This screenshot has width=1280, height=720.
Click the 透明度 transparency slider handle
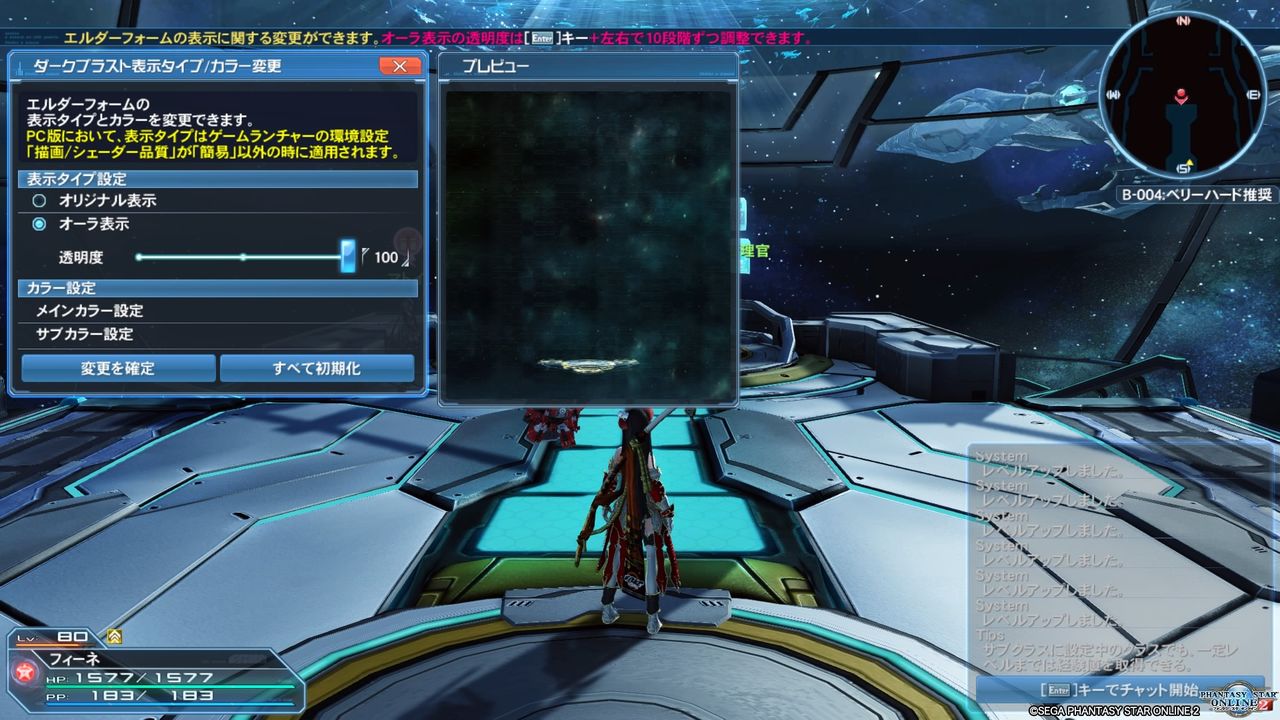[x=348, y=256]
